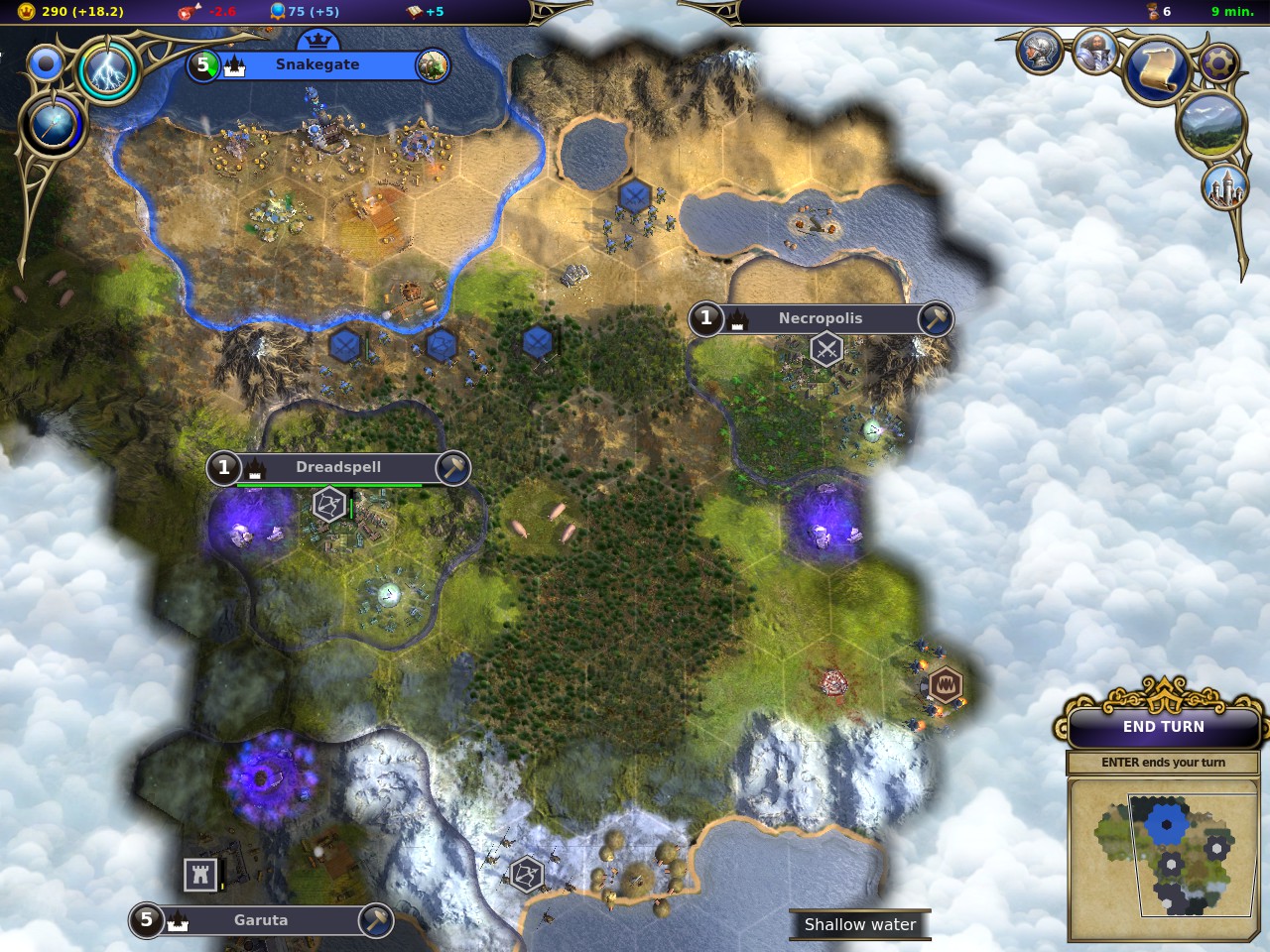Click the helmeted knight icon

[1039, 50]
